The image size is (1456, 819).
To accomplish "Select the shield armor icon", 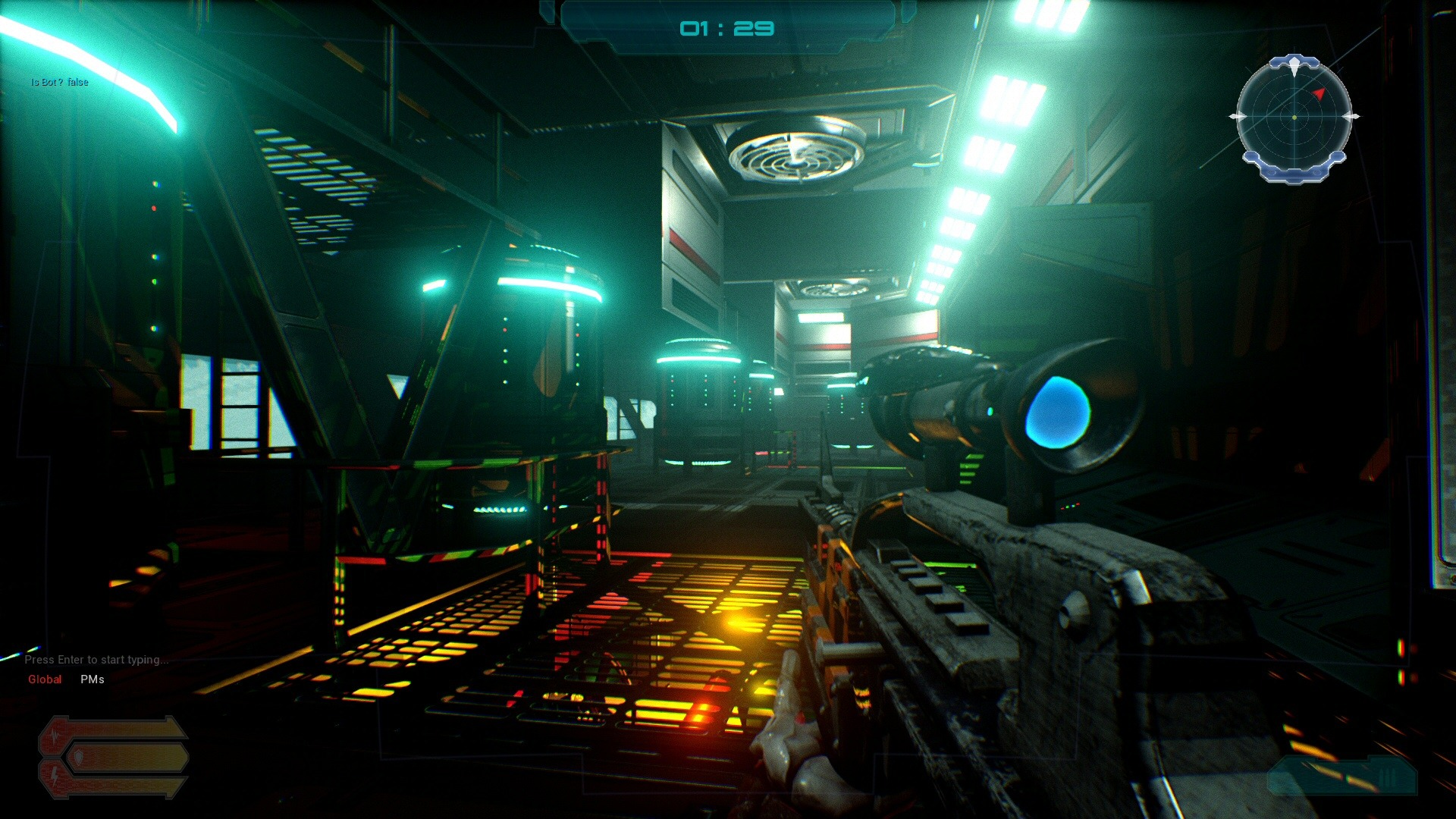I will 79,758.
